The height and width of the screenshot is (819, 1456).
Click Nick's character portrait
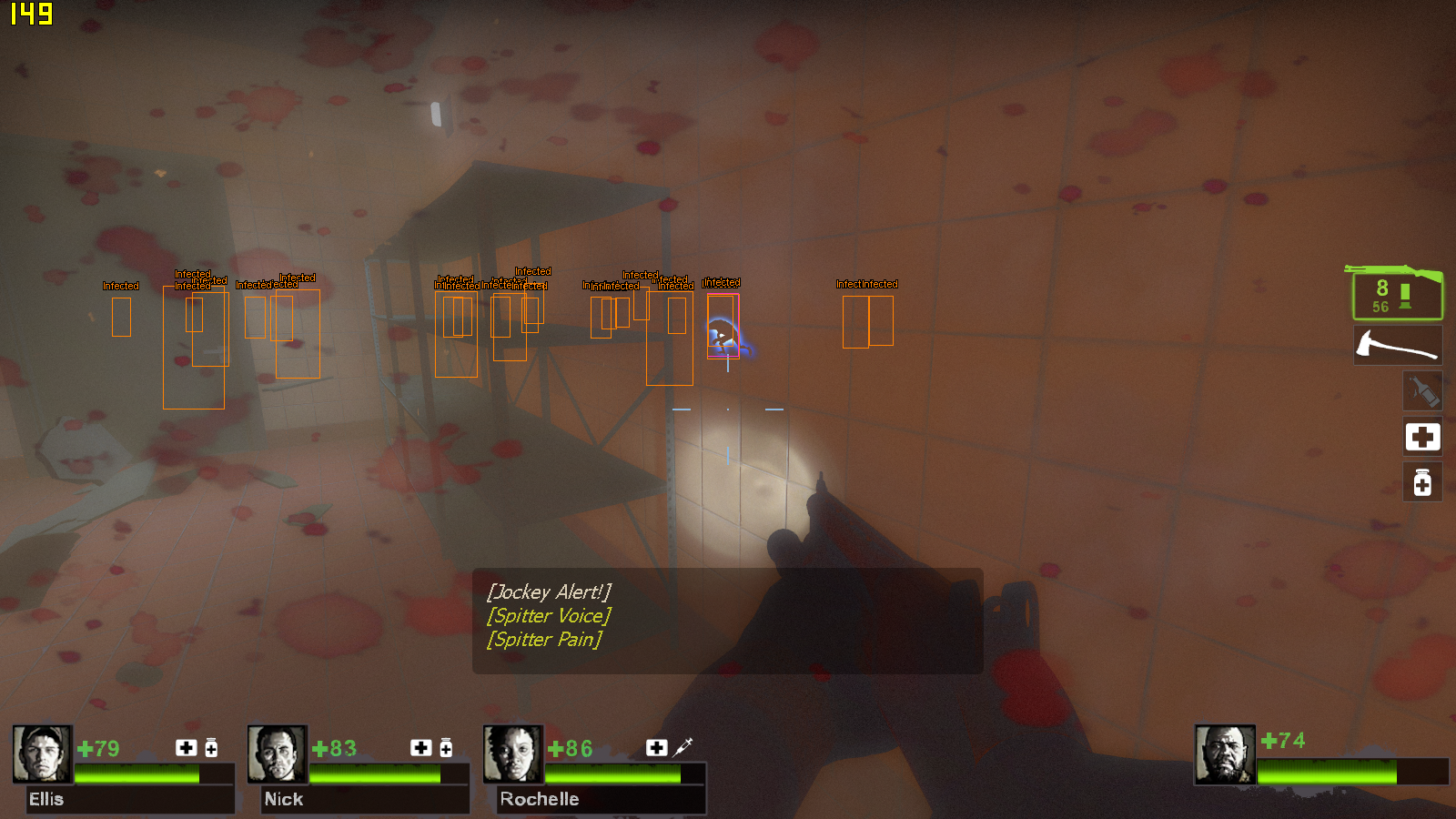[277, 754]
